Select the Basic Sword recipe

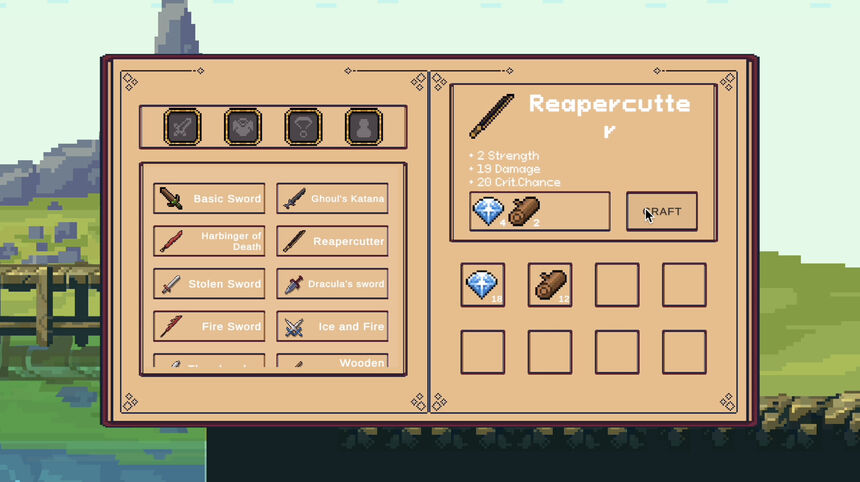(x=209, y=199)
